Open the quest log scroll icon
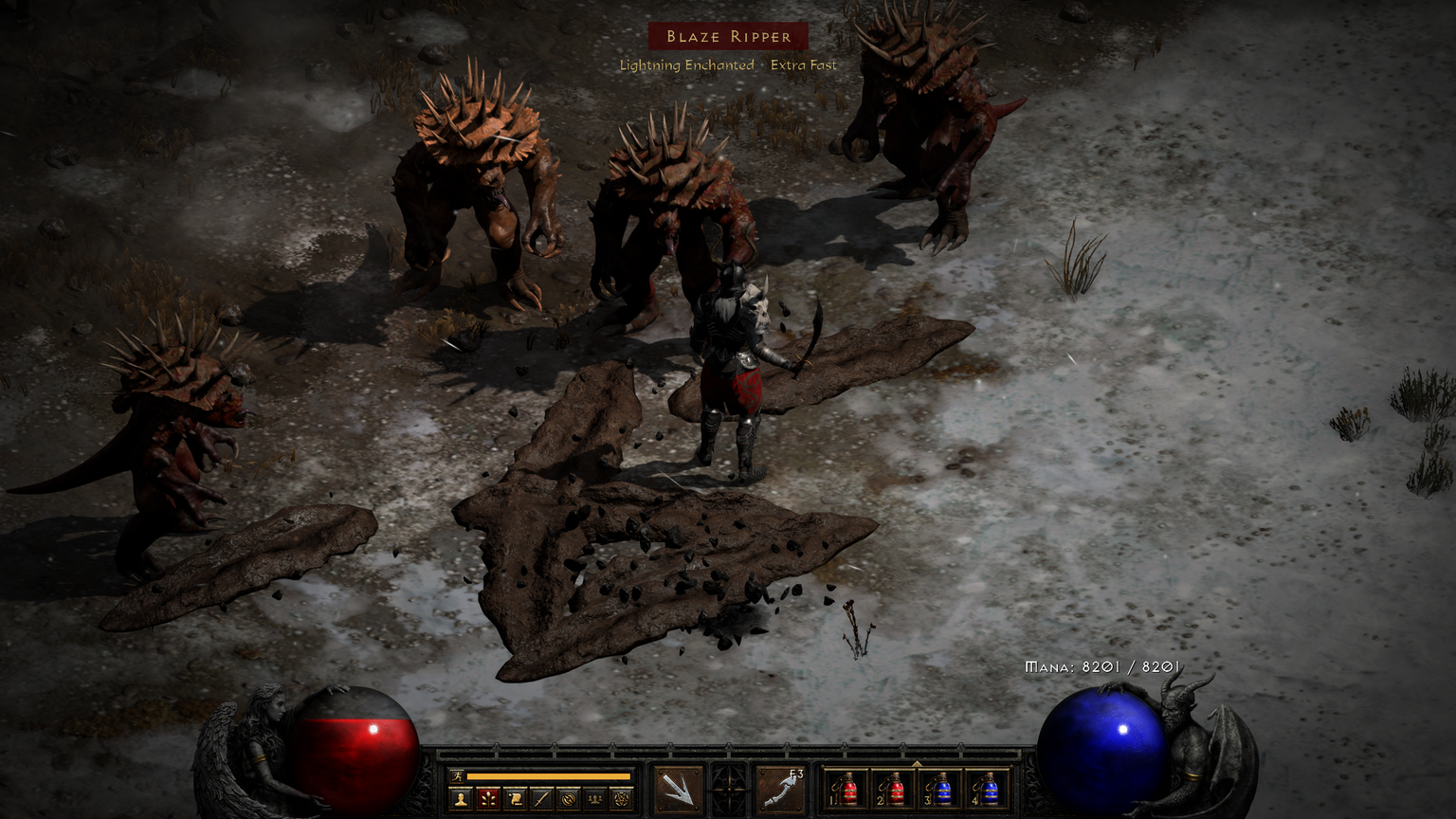1456x819 pixels. coord(515,799)
